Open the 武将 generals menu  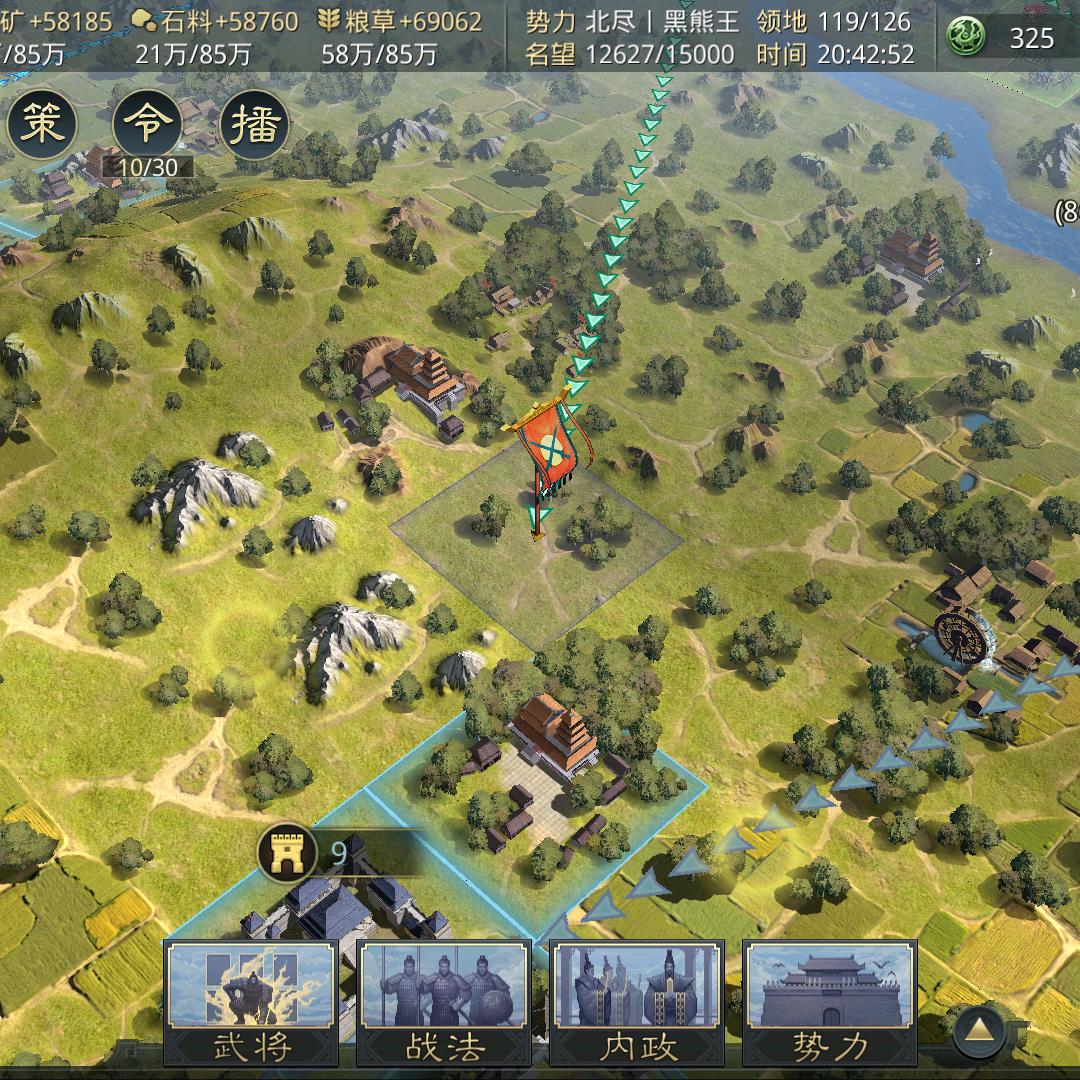[x=251, y=1002]
